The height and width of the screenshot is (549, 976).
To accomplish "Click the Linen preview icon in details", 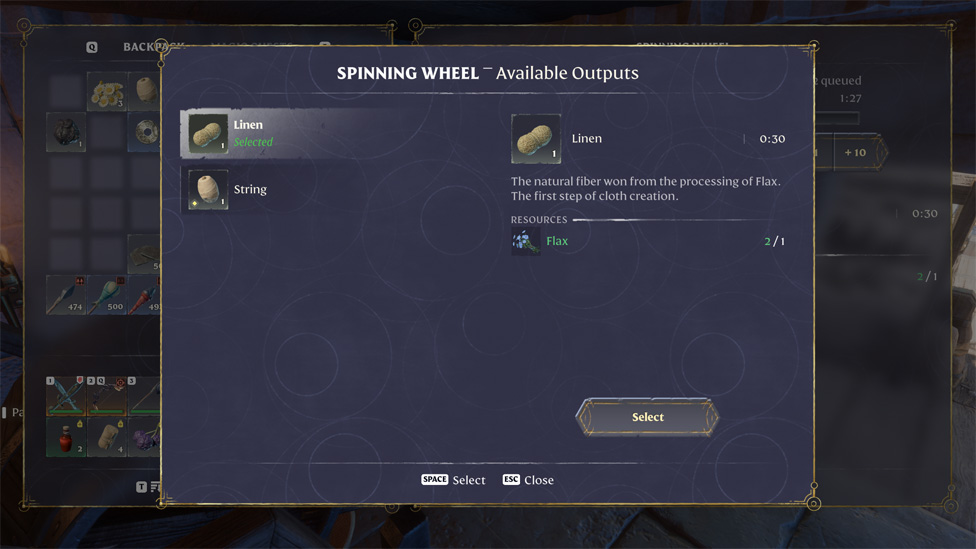I will point(536,139).
